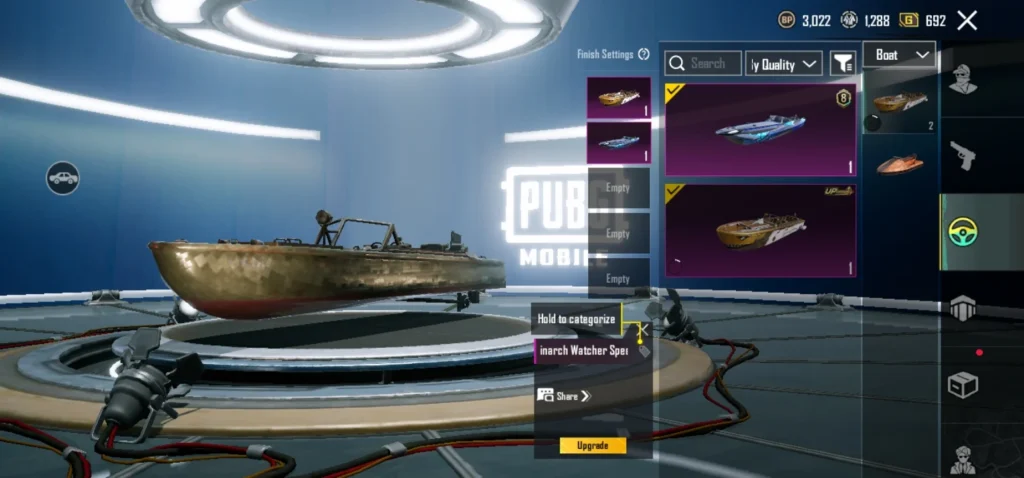
Task: Open the backpack gear tab
Action: tap(963, 309)
